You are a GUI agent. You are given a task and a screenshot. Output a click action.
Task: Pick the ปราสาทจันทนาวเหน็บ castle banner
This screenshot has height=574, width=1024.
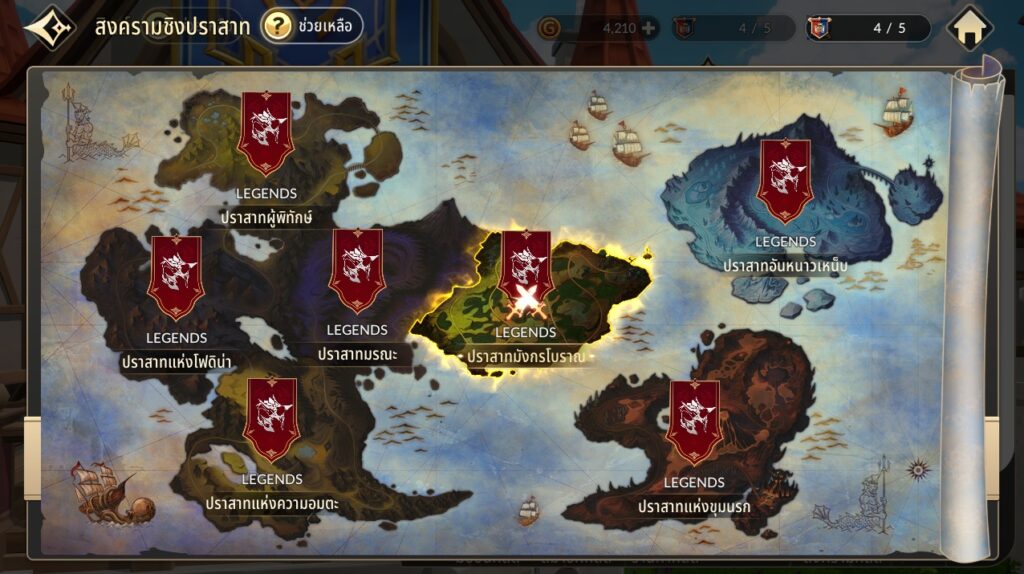[785, 180]
